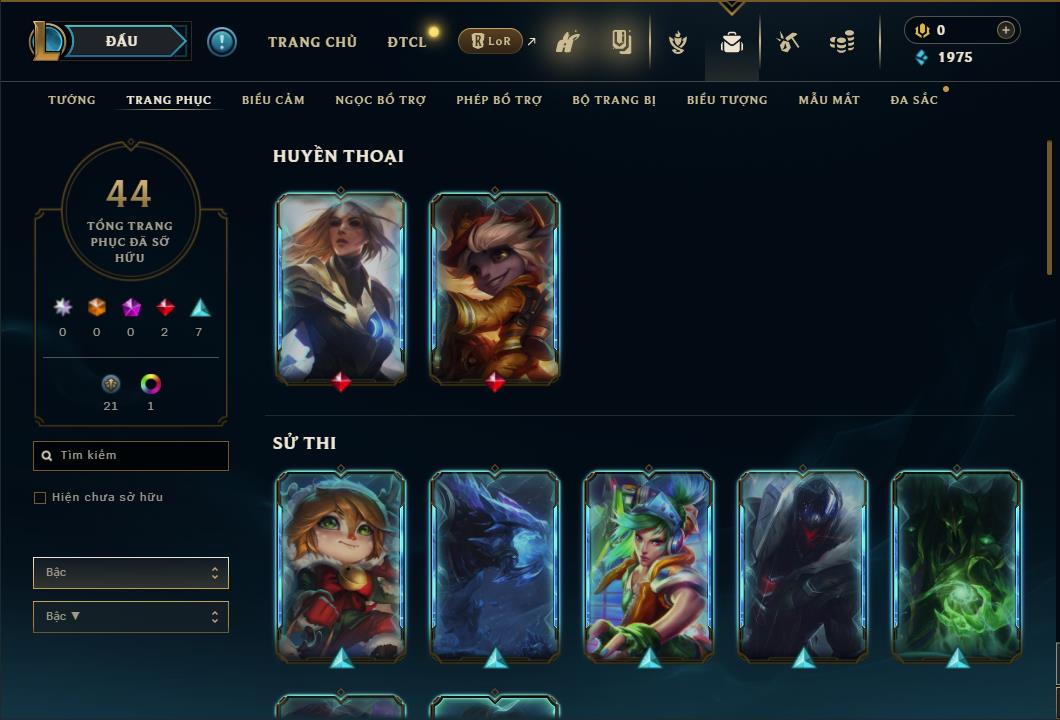The height and width of the screenshot is (720, 1060).
Task: Go to the ĐTCL game mode
Action: [x=407, y=42]
